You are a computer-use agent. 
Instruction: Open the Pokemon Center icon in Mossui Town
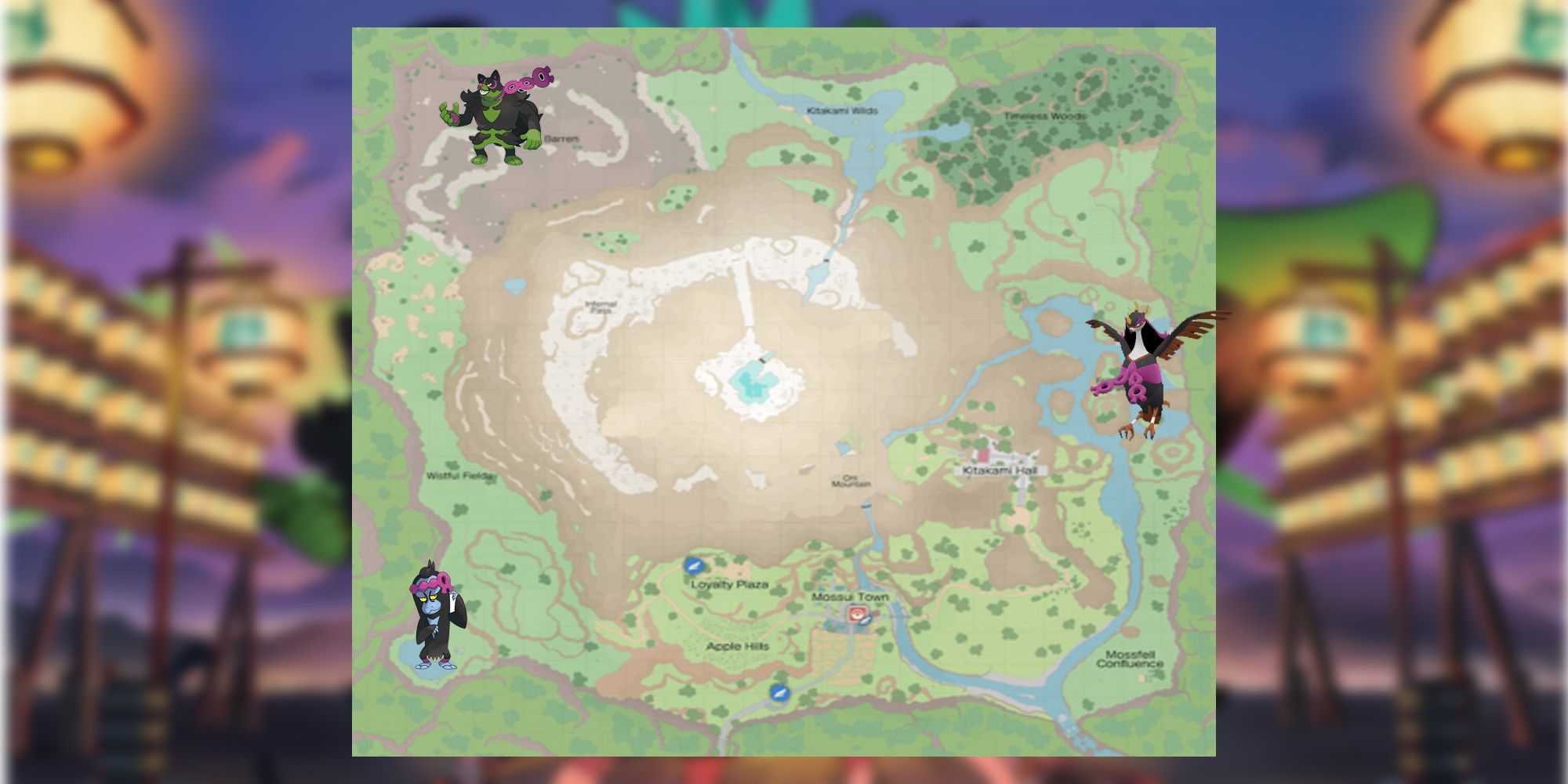(857, 612)
